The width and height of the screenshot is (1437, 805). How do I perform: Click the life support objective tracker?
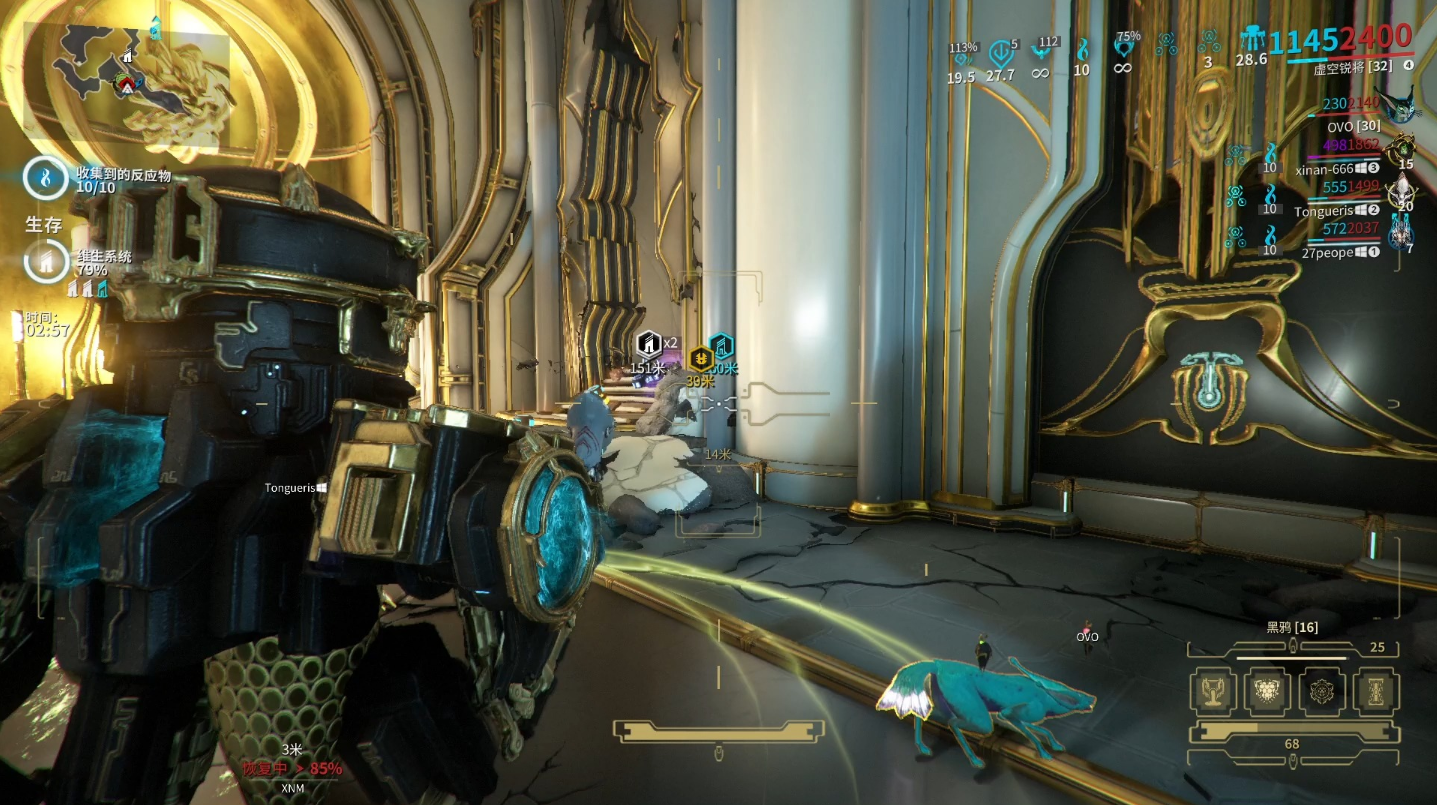click(x=45, y=263)
